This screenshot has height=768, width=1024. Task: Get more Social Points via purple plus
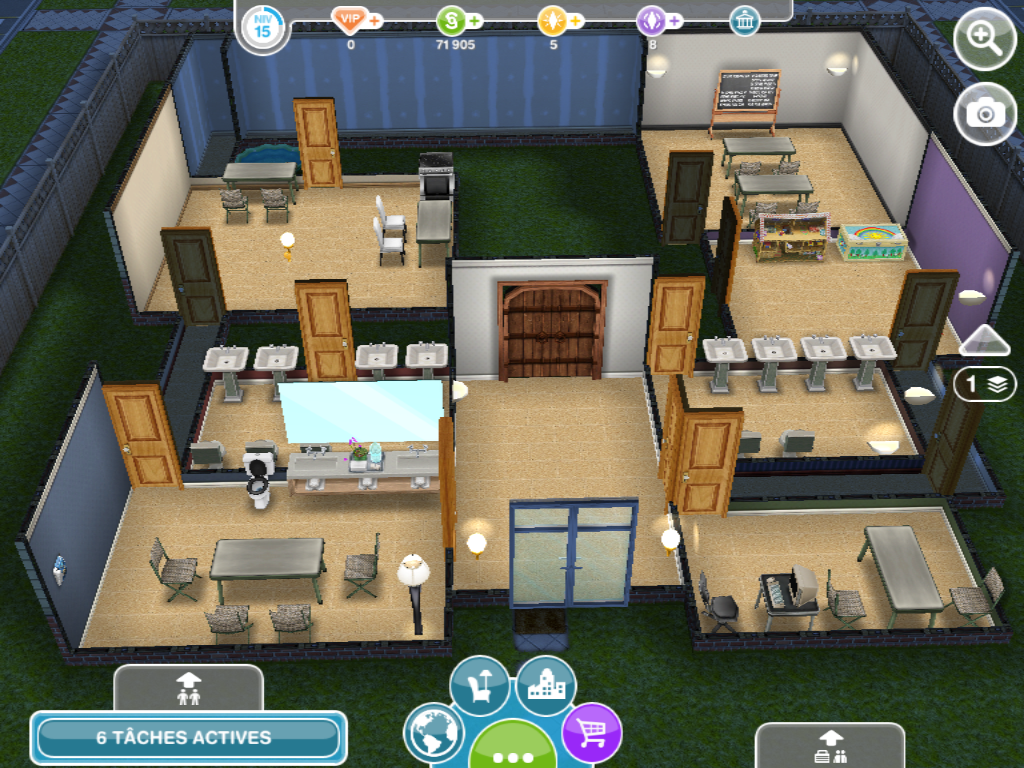pyautogui.click(x=674, y=20)
